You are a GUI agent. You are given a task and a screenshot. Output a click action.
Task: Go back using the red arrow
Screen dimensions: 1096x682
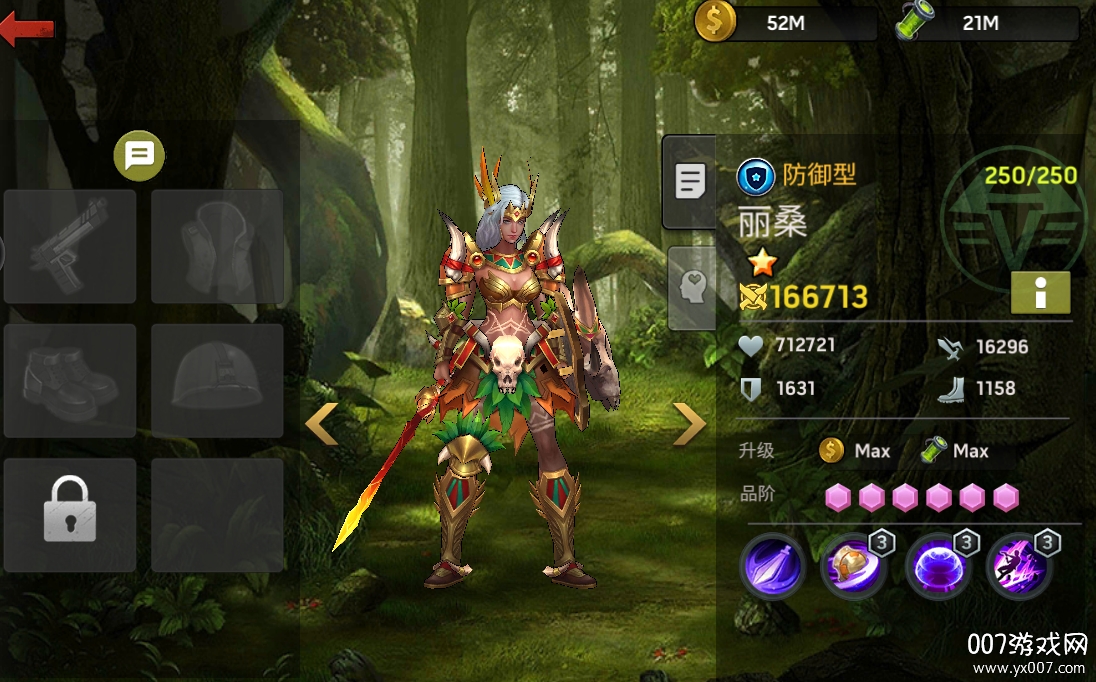coord(26,30)
